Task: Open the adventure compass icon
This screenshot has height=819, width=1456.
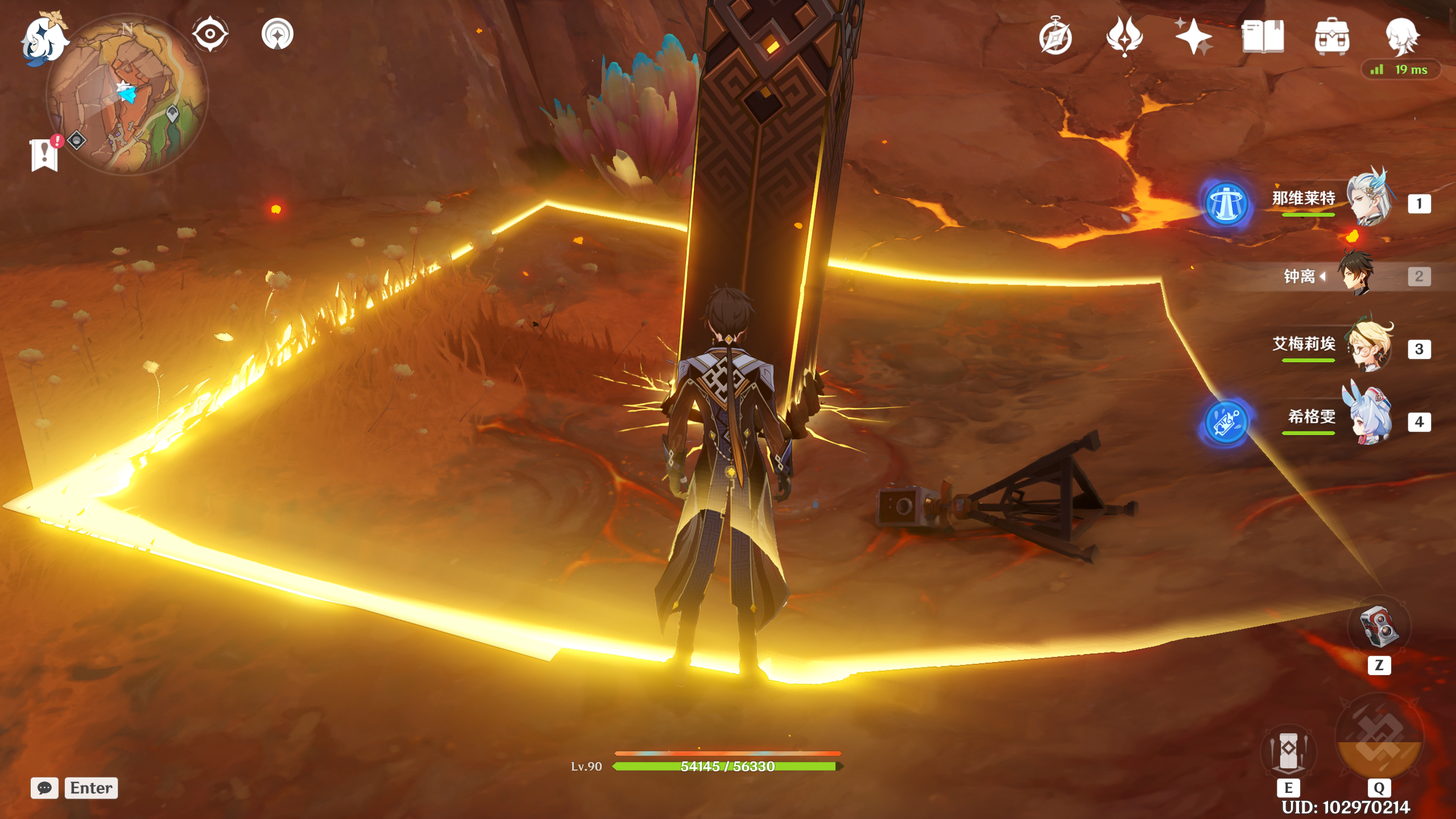Action: coord(1056,37)
